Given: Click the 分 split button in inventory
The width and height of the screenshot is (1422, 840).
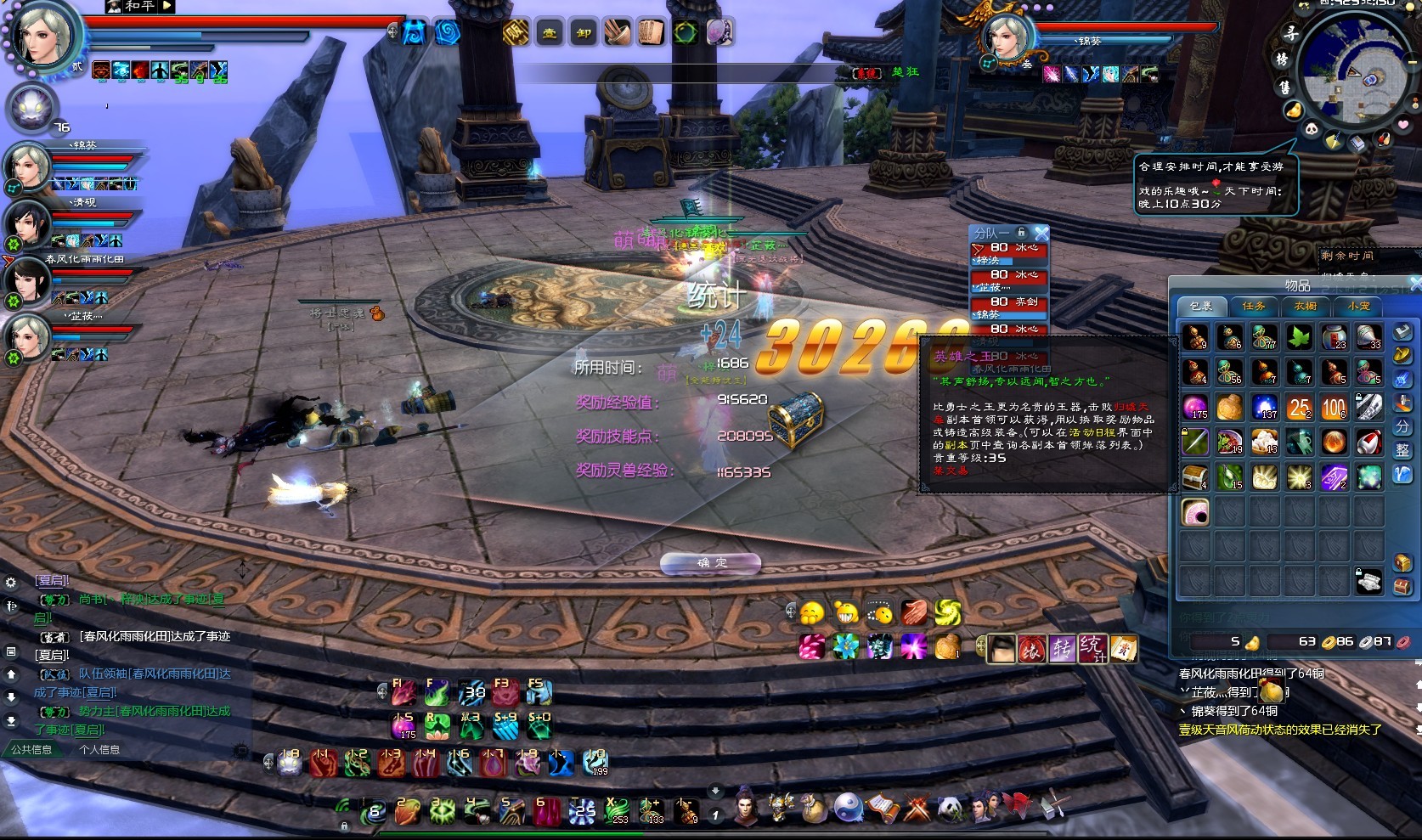Looking at the screenshot, I should point(1402,426).
